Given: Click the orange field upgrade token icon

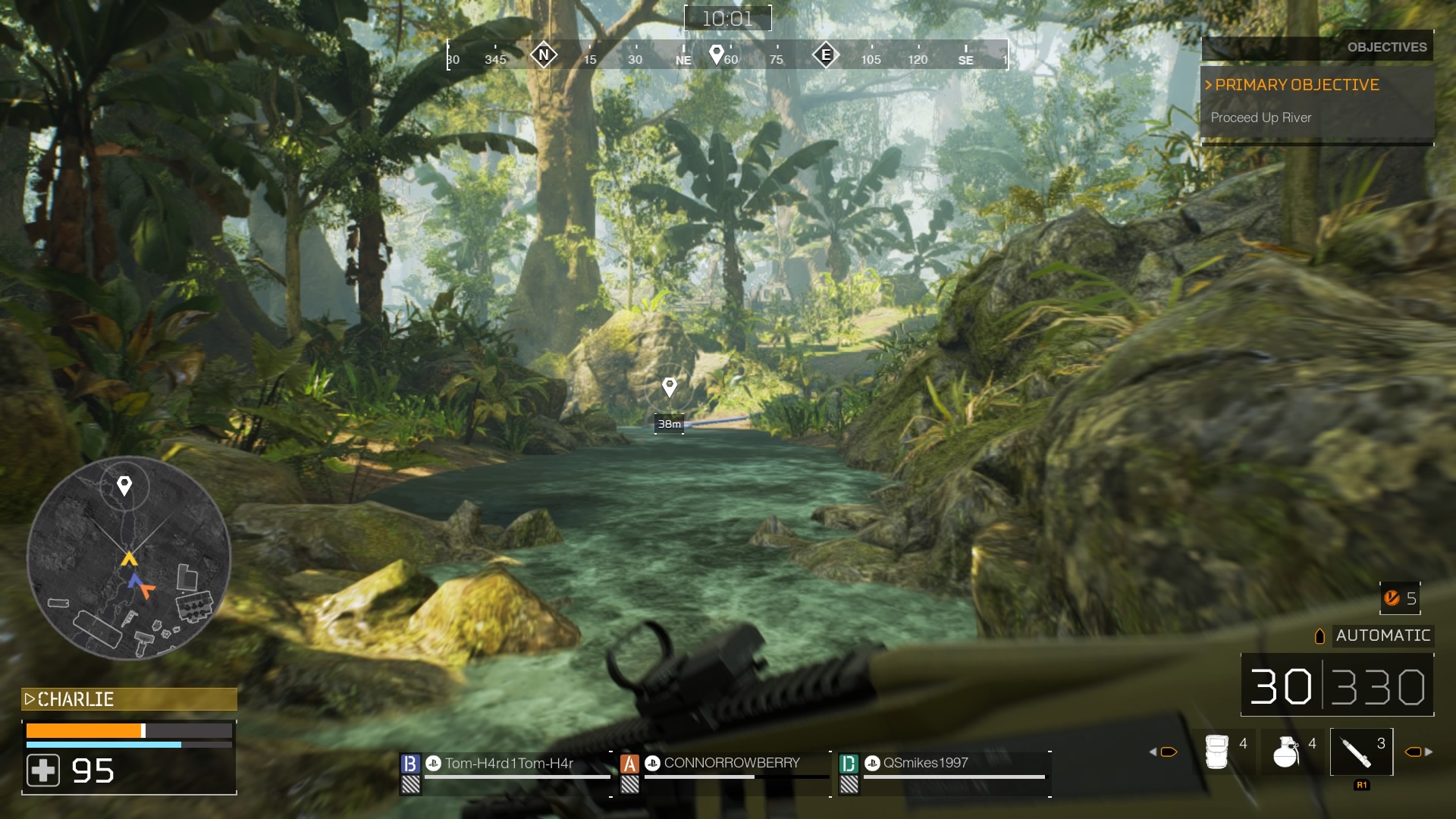Looking at the screenshot, I should click(1392, 598).
